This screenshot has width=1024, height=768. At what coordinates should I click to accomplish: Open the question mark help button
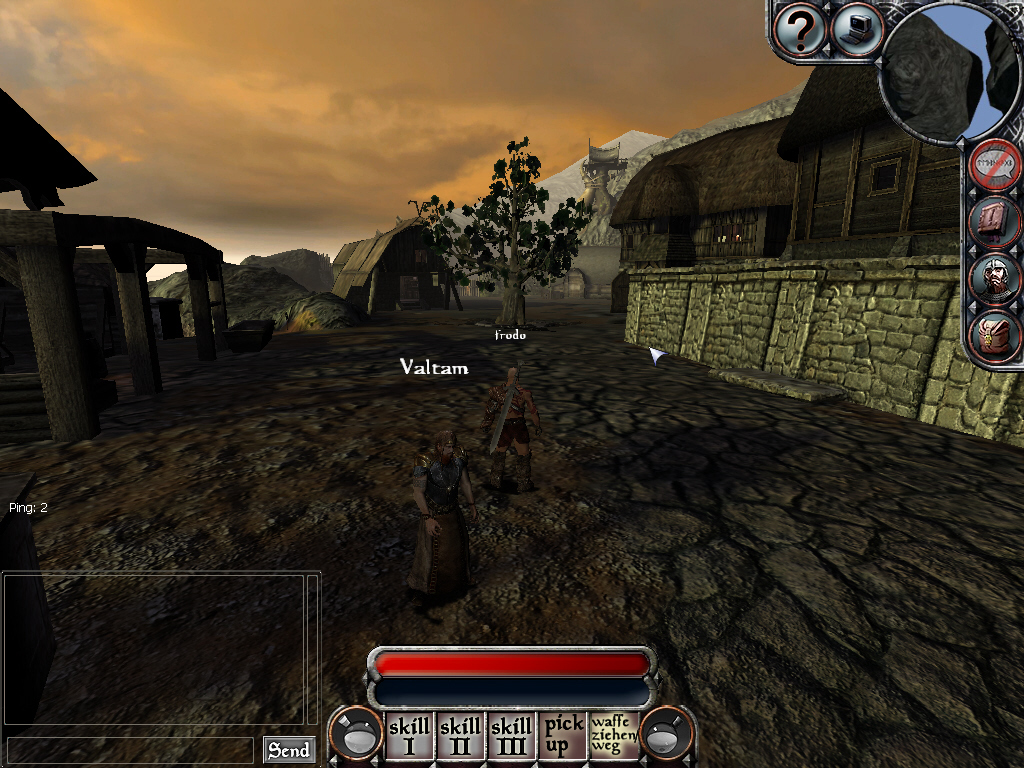click(x=800, y=31)
